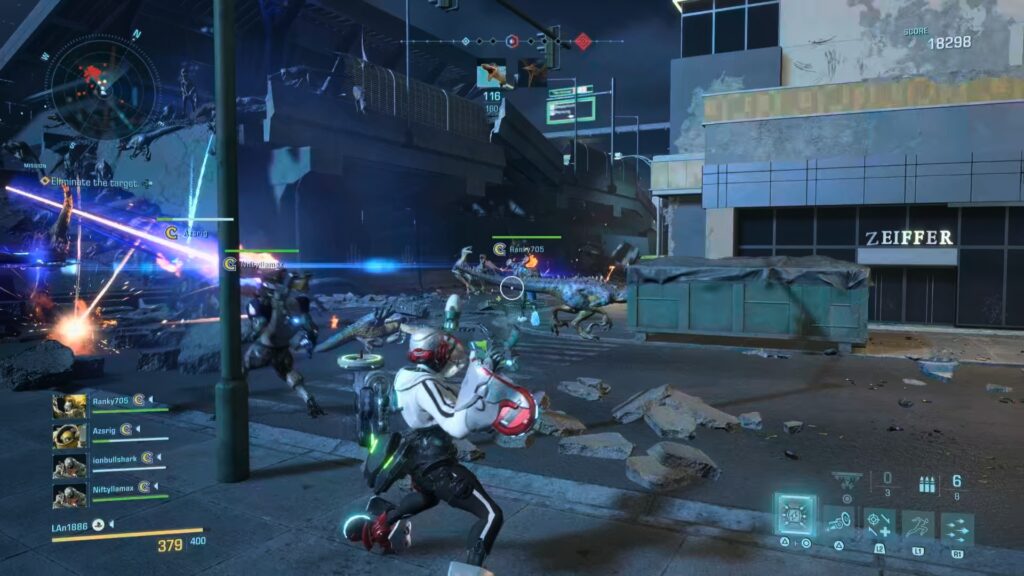The width and height of the screenshot is (1024, 576).
Task: Select the "Eliminate the target" mission objective
Action: coord(96,182)
